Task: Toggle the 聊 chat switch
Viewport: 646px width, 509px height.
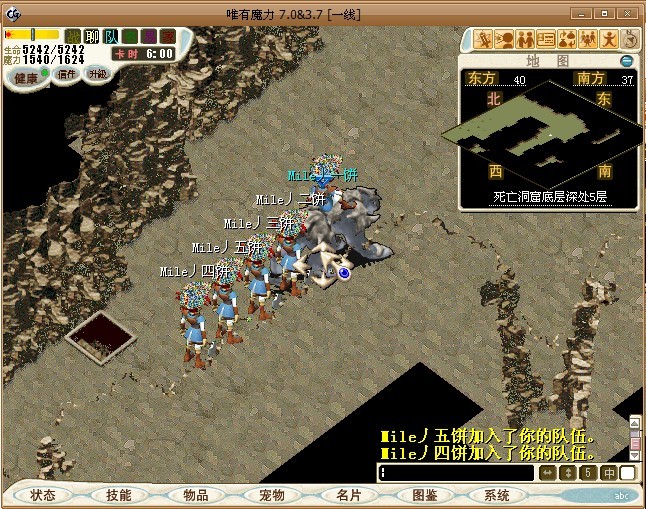Action: 92,36
